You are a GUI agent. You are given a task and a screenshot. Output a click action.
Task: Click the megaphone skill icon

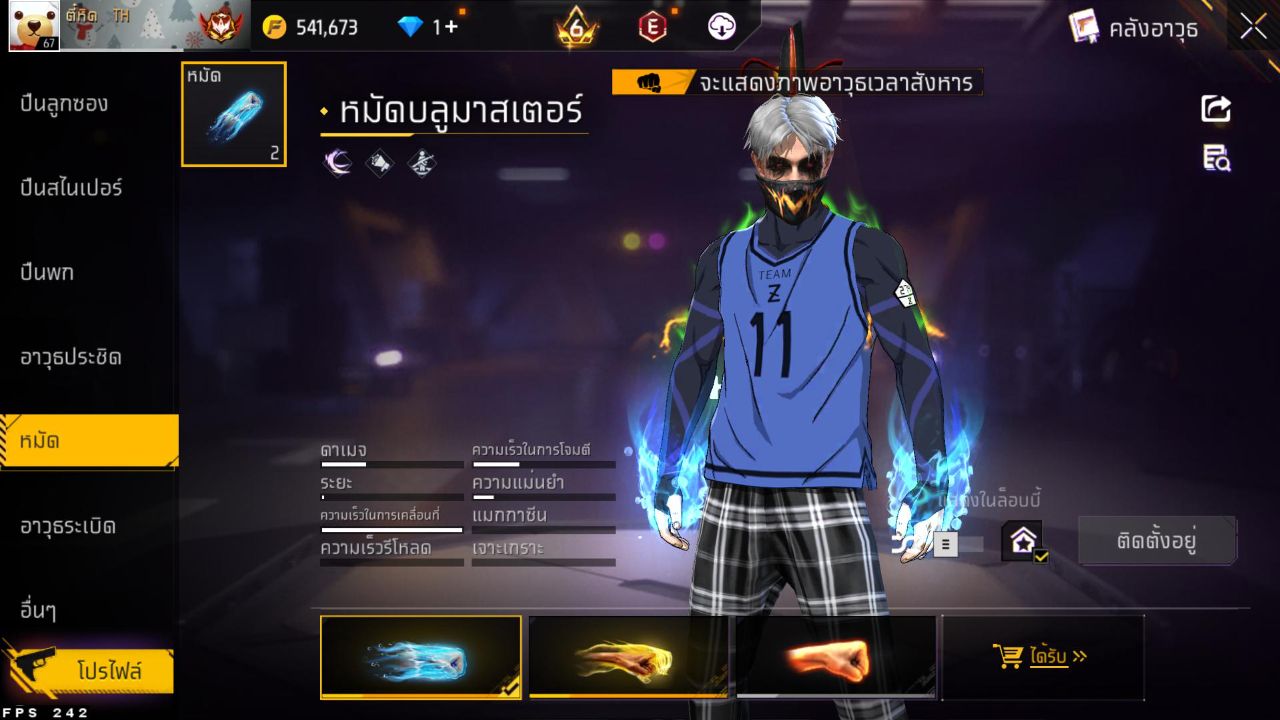click(380, 162)
